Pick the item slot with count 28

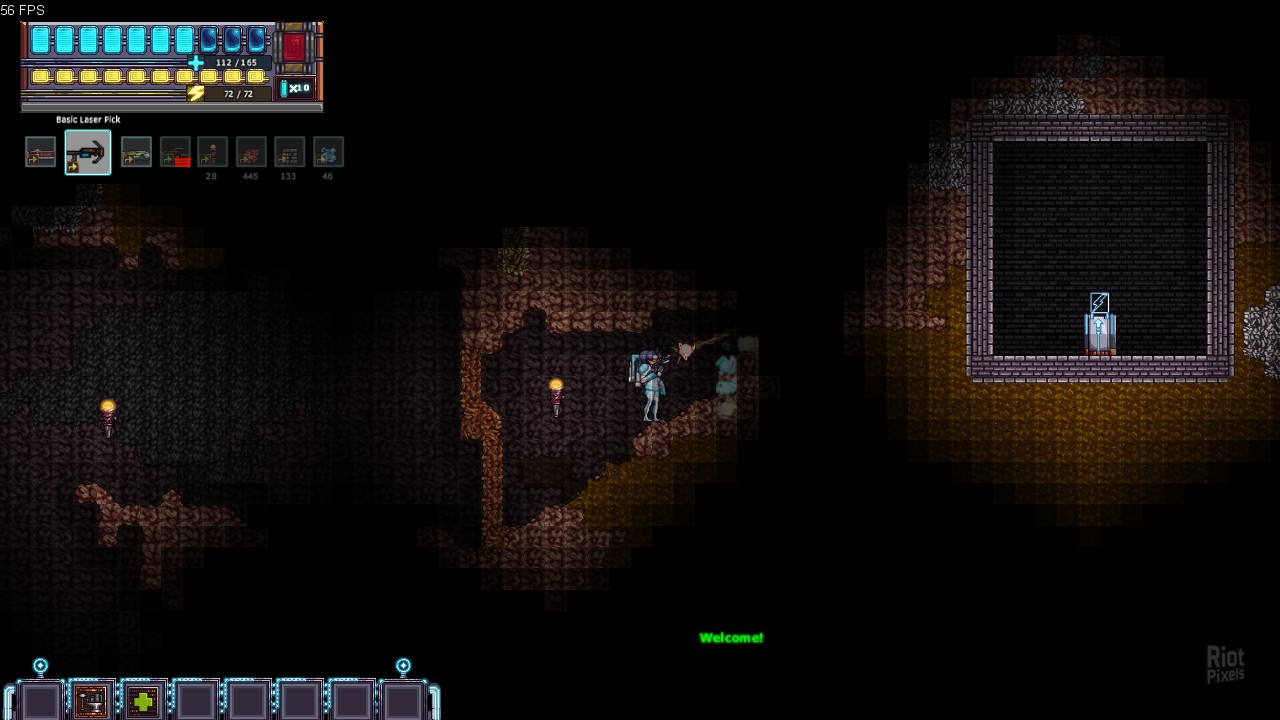coord(212,152)
